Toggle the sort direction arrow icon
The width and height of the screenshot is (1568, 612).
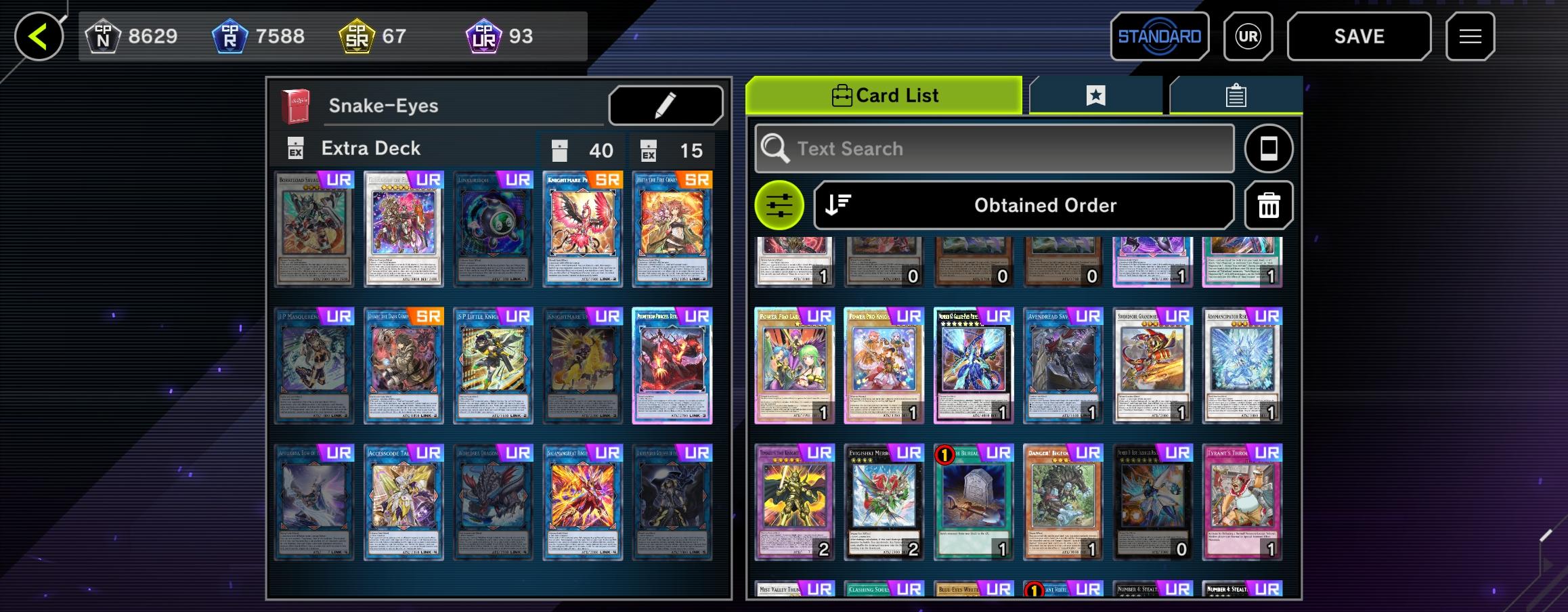tap(836, 205)
